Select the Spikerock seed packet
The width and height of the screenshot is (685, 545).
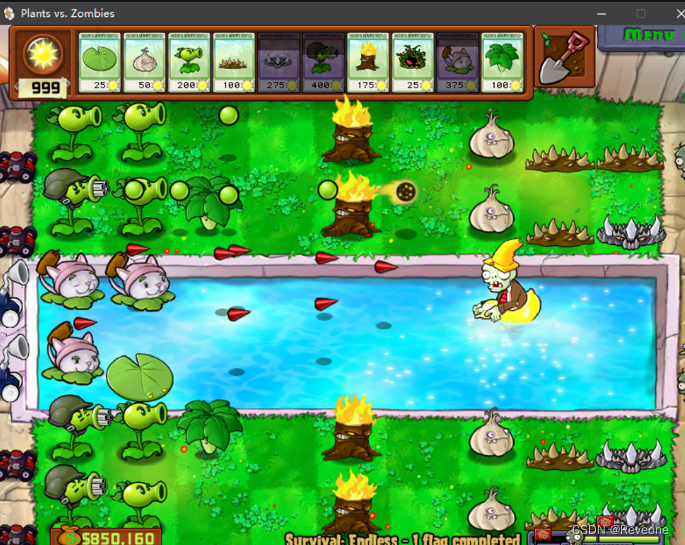pos(278,62)
